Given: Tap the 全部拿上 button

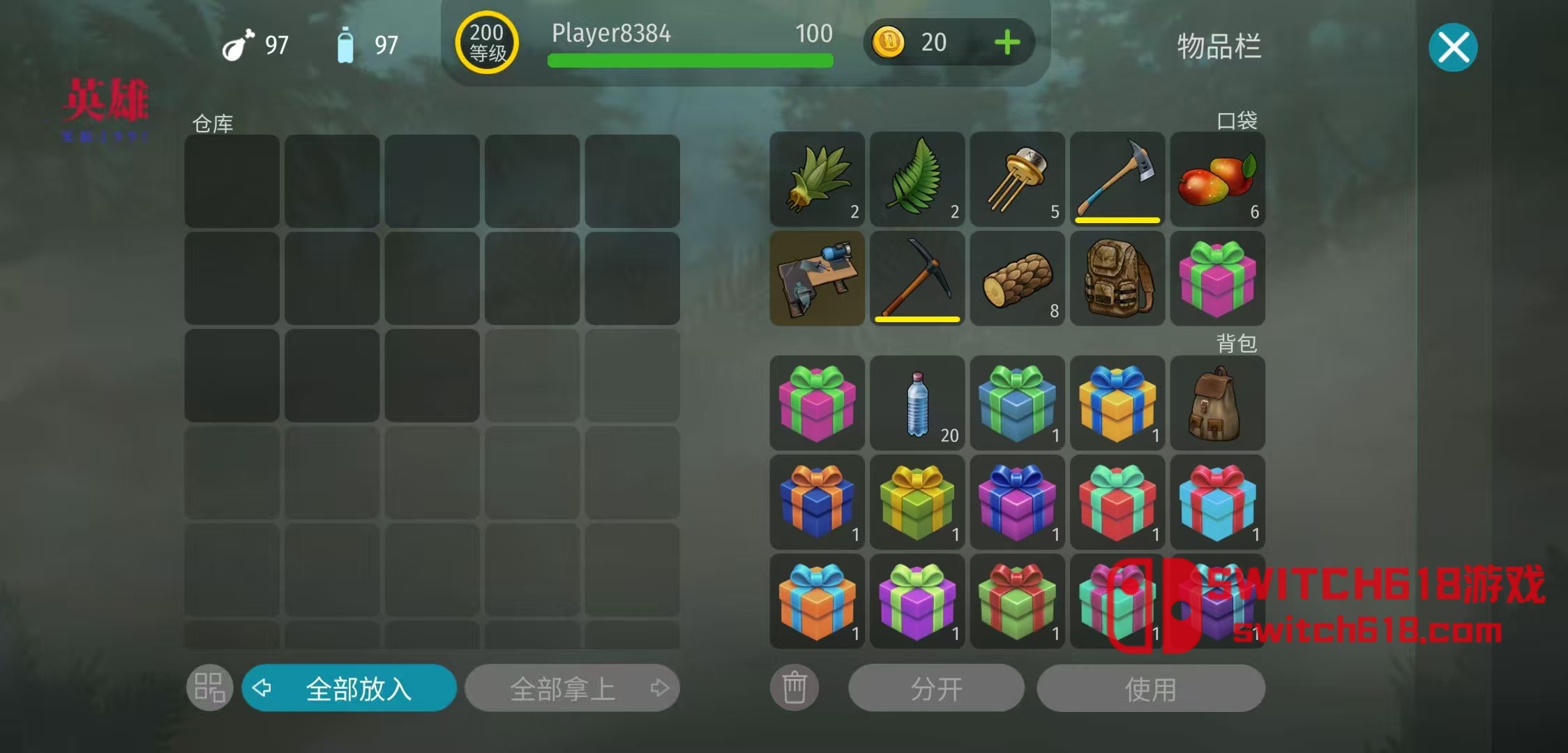Looking at the screenshot, I should point(572,688).
